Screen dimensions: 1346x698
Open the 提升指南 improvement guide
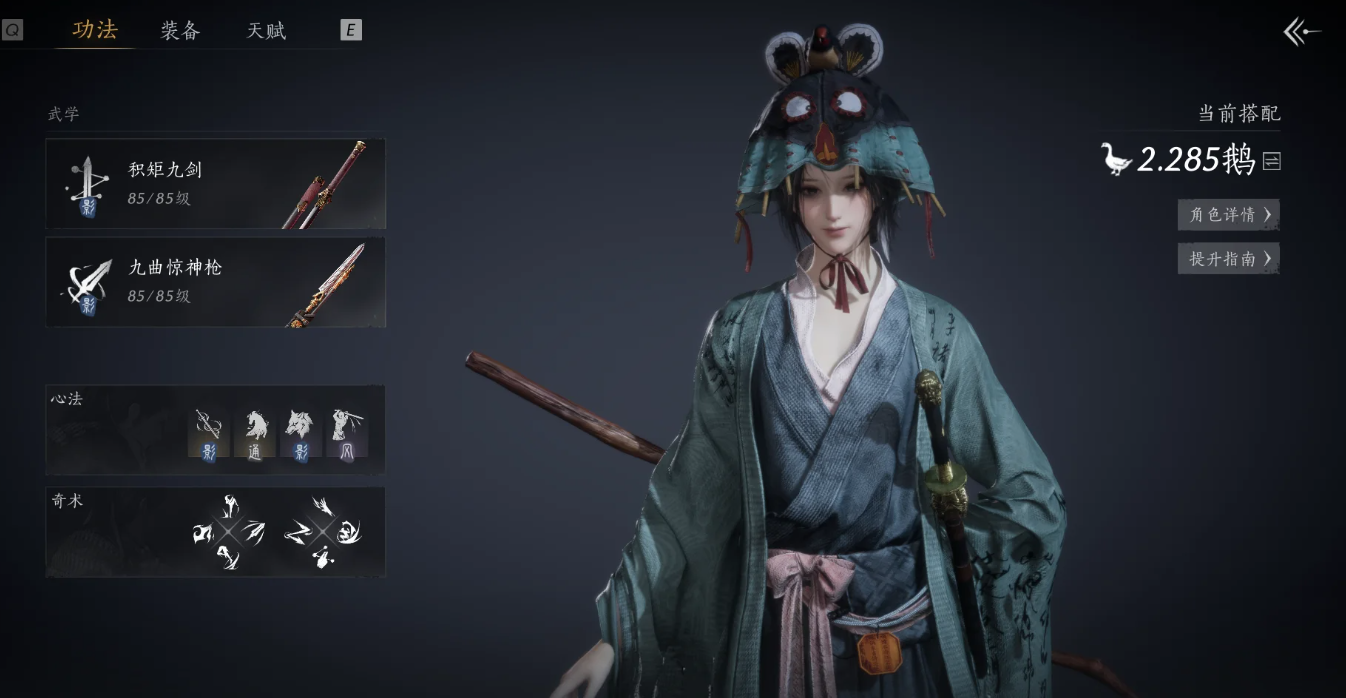[x=1228, y=259]
